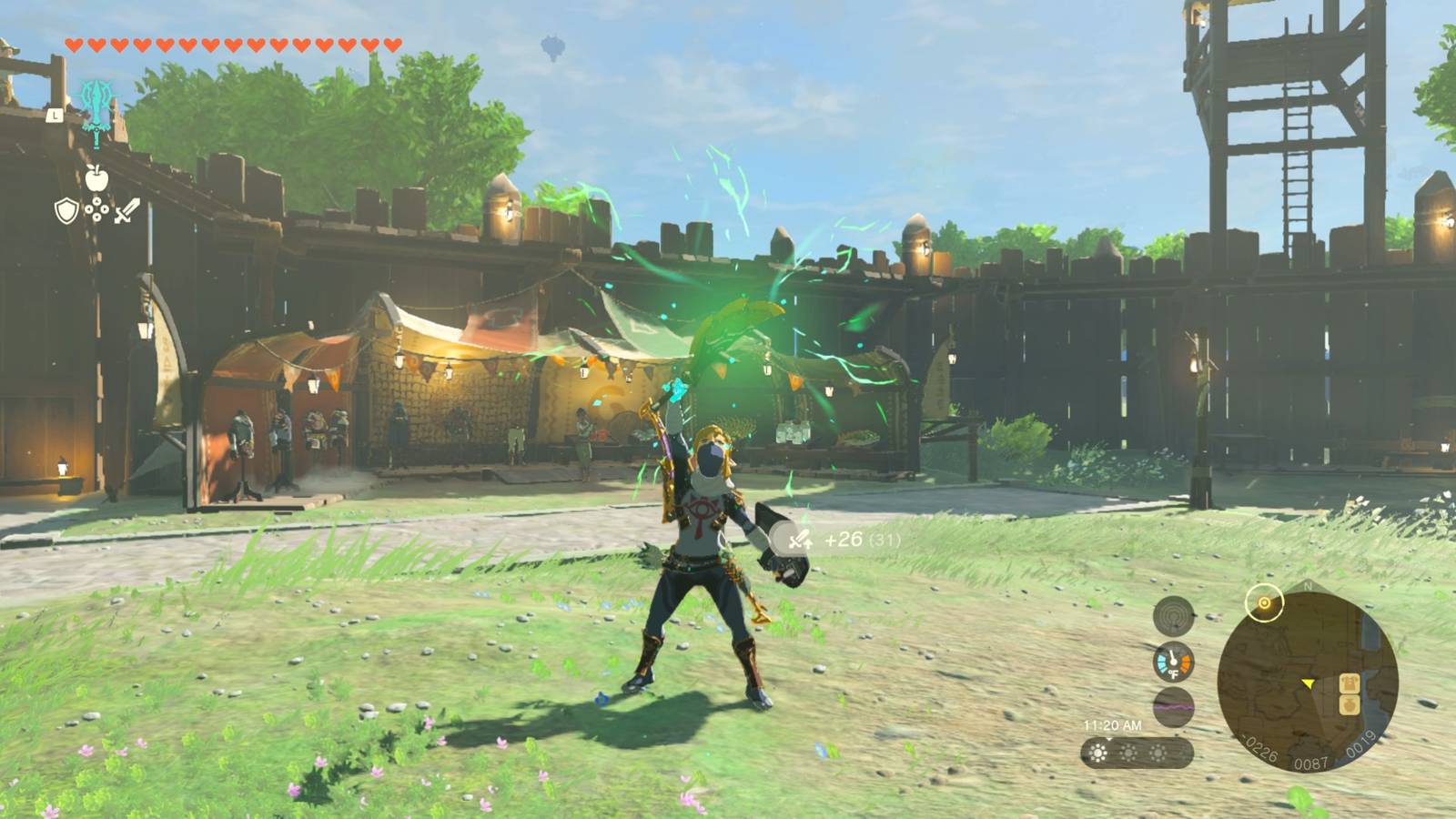Open the apple food quick-slot icon
Viewport: 1456px width, 819px height.
click(96, 179)
